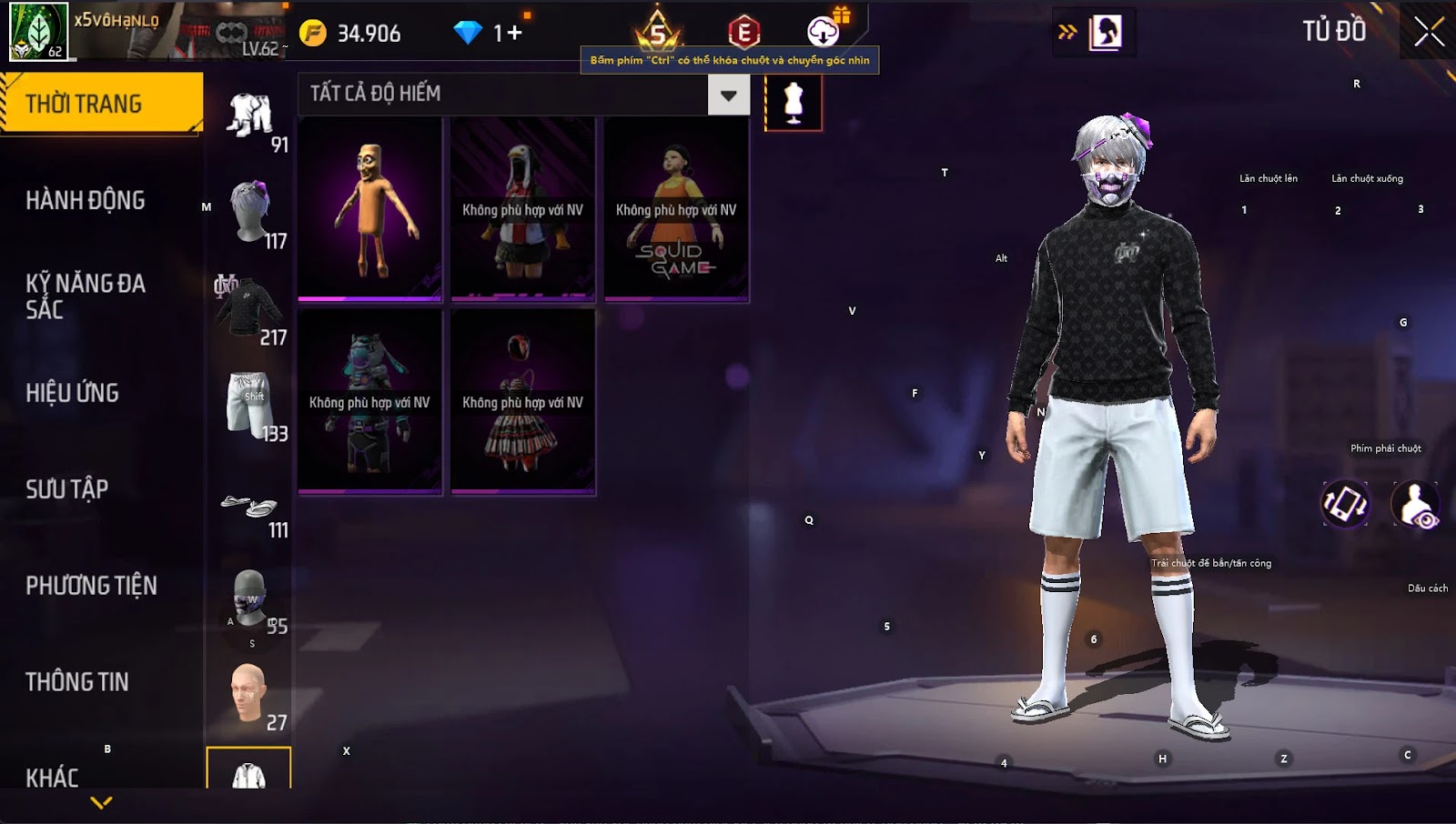Select the Kỹ Năng Đa Sắc tab

[86, 296]
